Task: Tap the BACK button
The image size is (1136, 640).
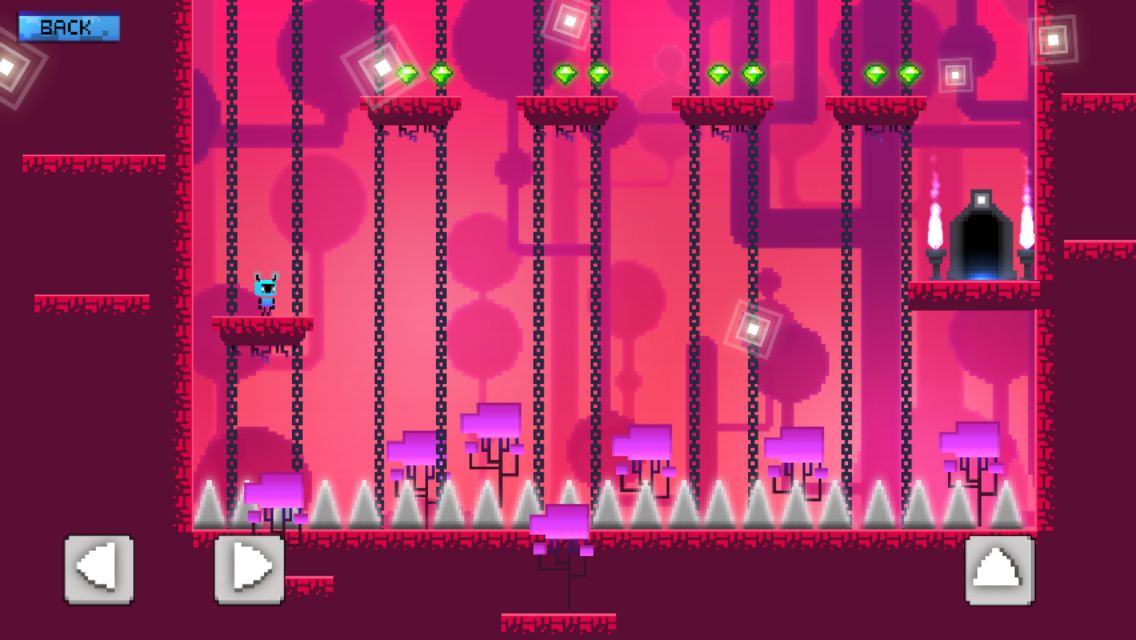Action: [68, 27]
